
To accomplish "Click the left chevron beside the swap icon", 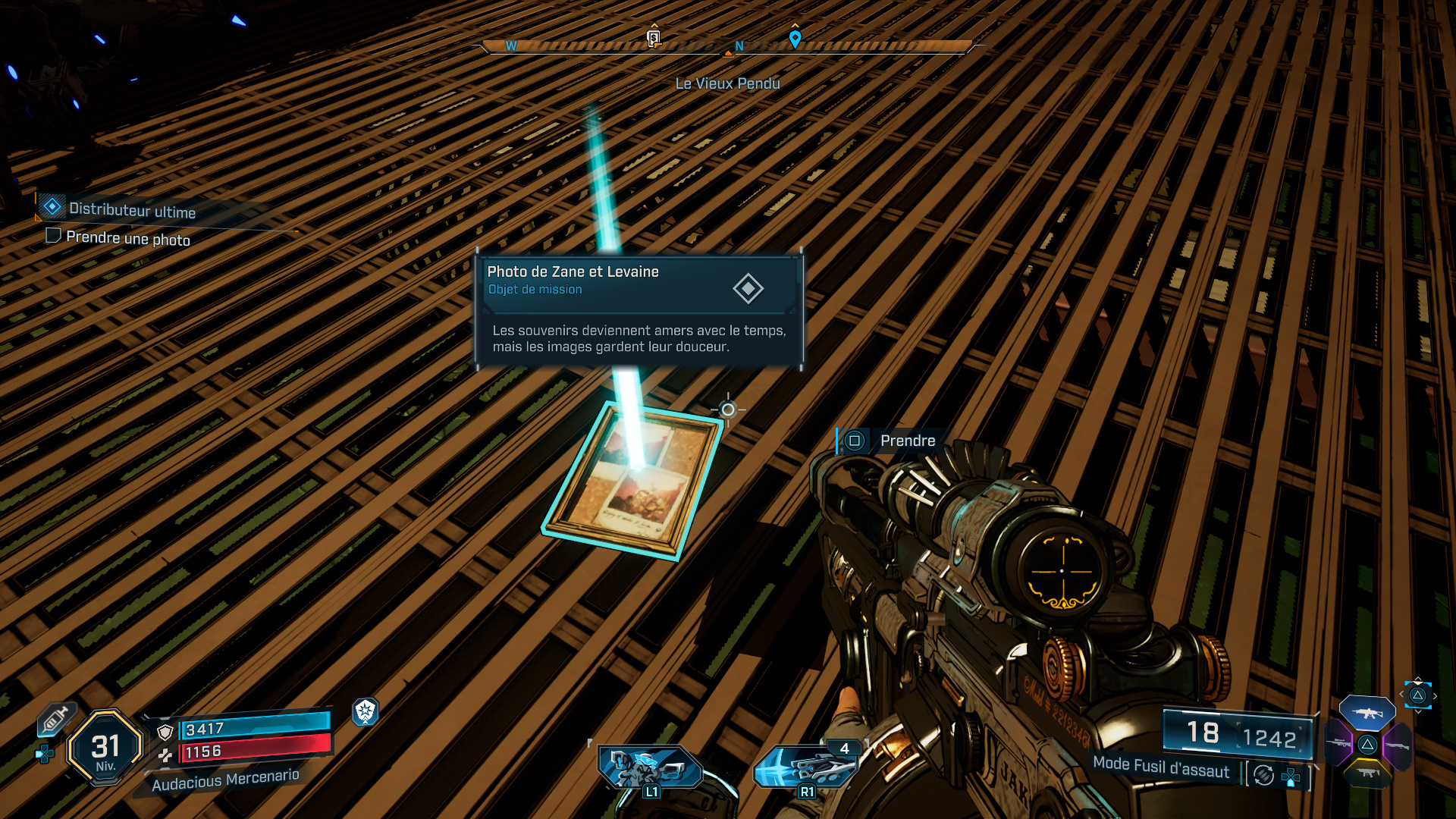I will tap(1401, 694).
